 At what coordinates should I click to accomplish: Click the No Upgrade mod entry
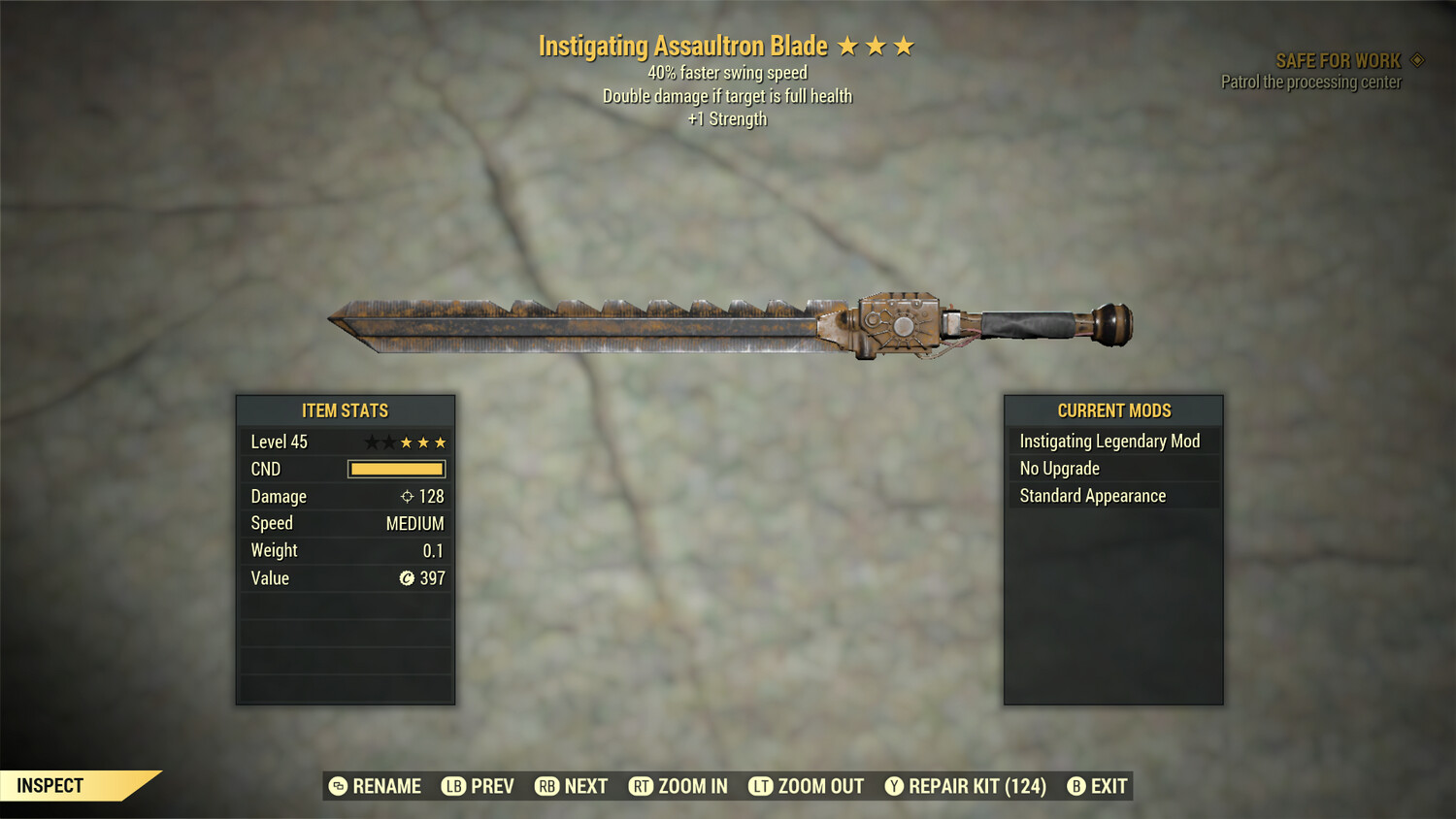pyautogui.click(x=1112, y=469)
